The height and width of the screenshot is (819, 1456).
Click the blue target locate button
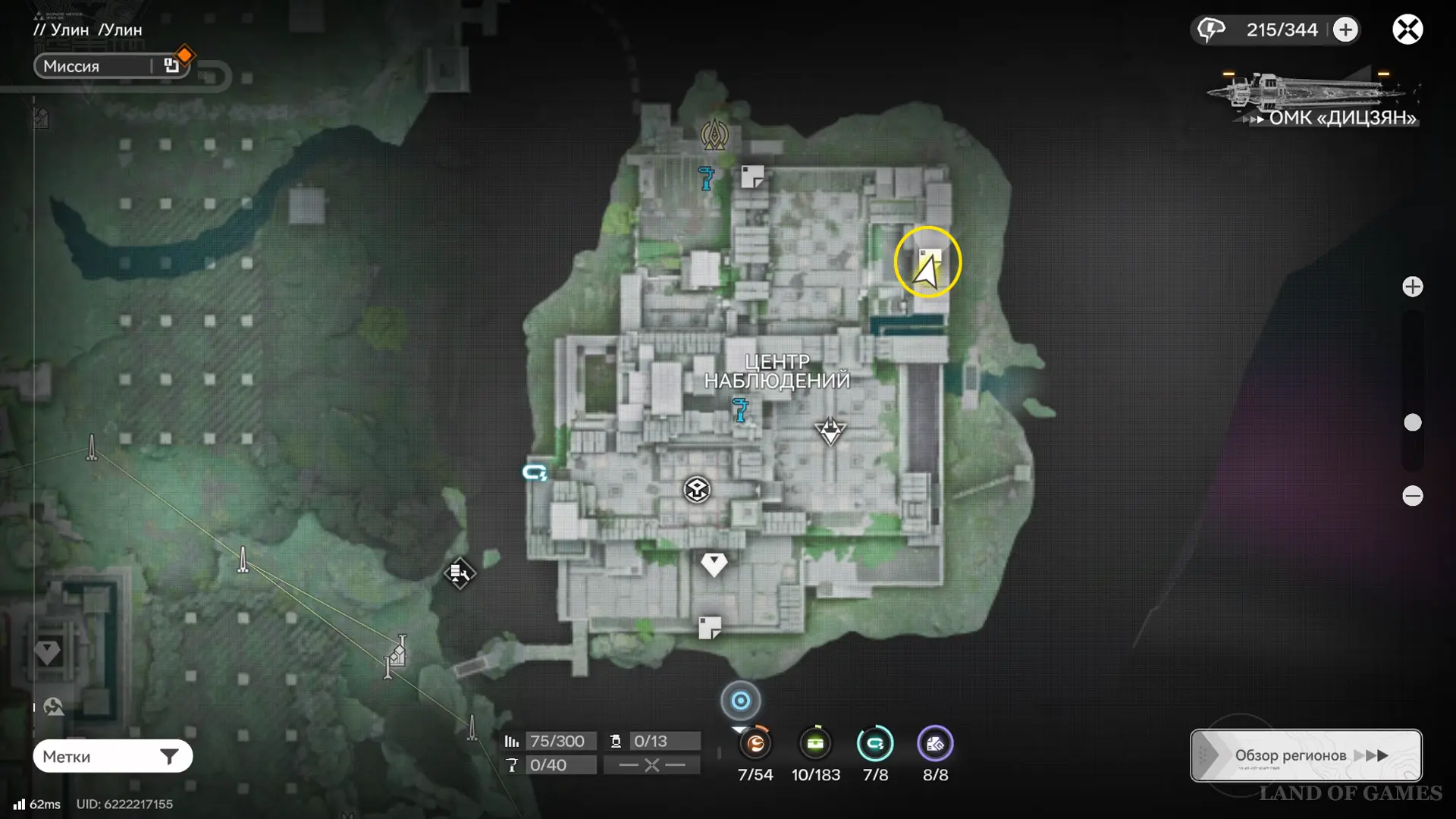pyautogui.click(x=741, y=701)
